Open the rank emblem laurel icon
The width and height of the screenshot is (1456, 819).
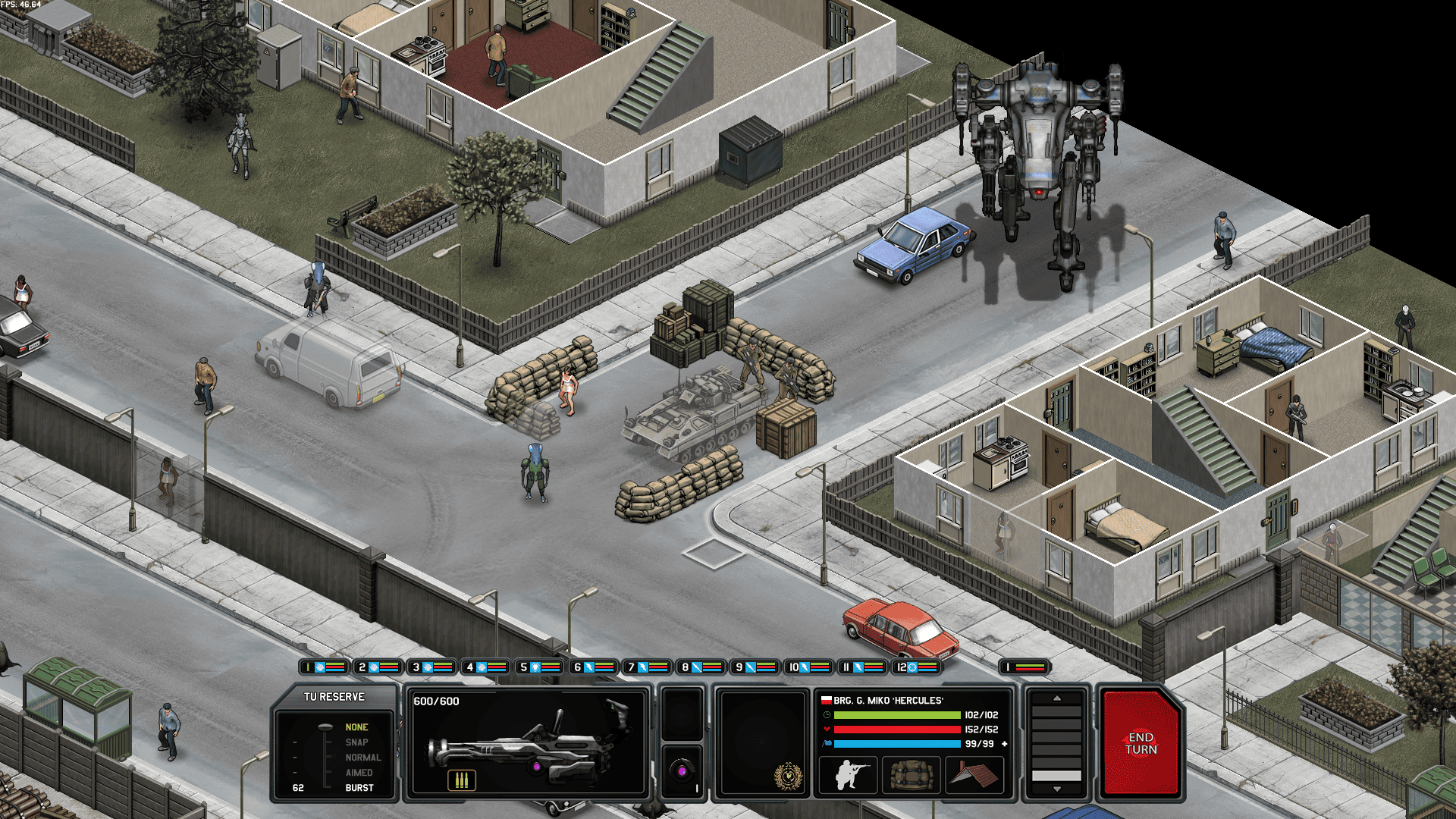pos(788,777)
